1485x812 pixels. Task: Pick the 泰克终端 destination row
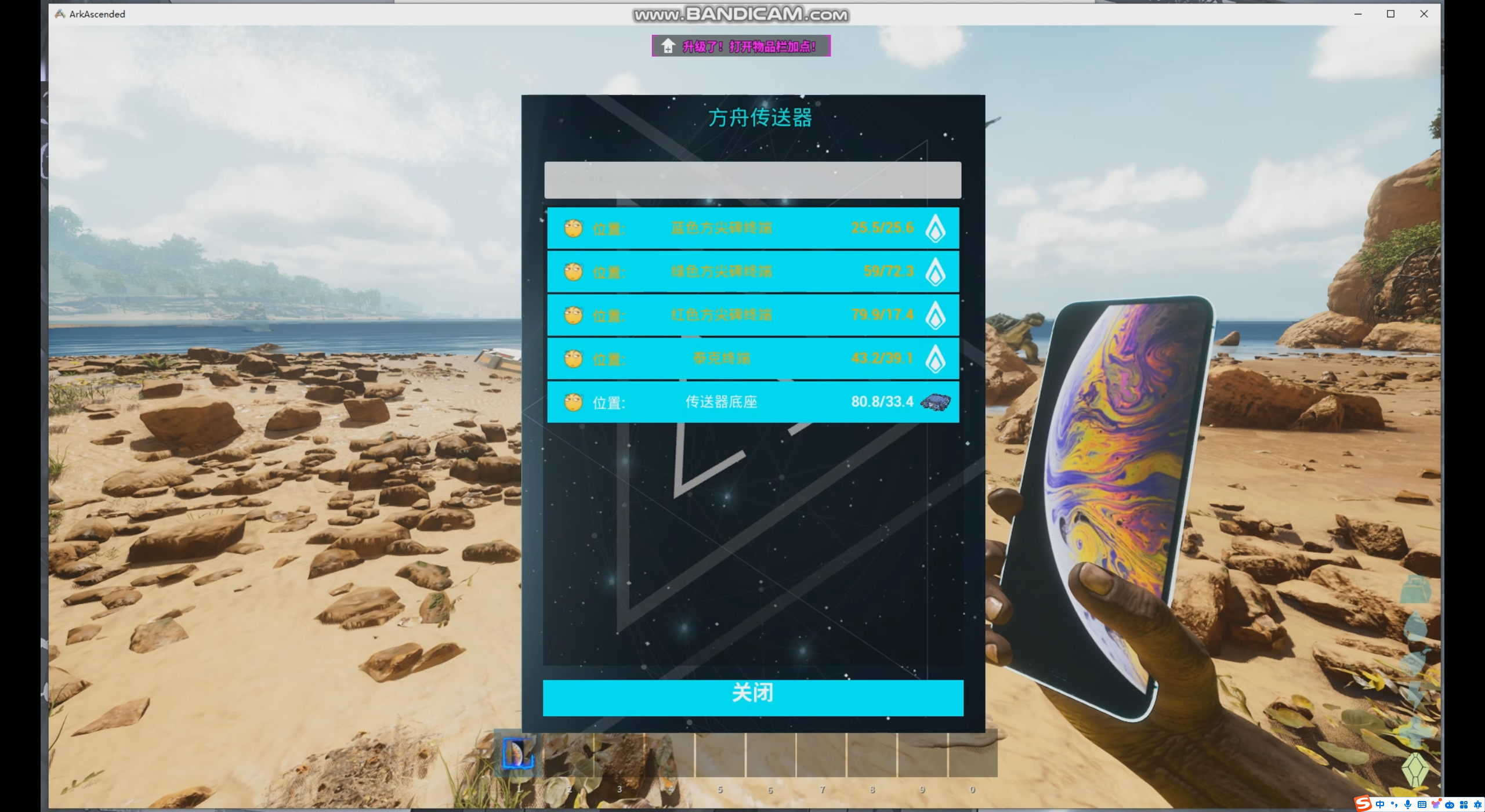point(752,358)
